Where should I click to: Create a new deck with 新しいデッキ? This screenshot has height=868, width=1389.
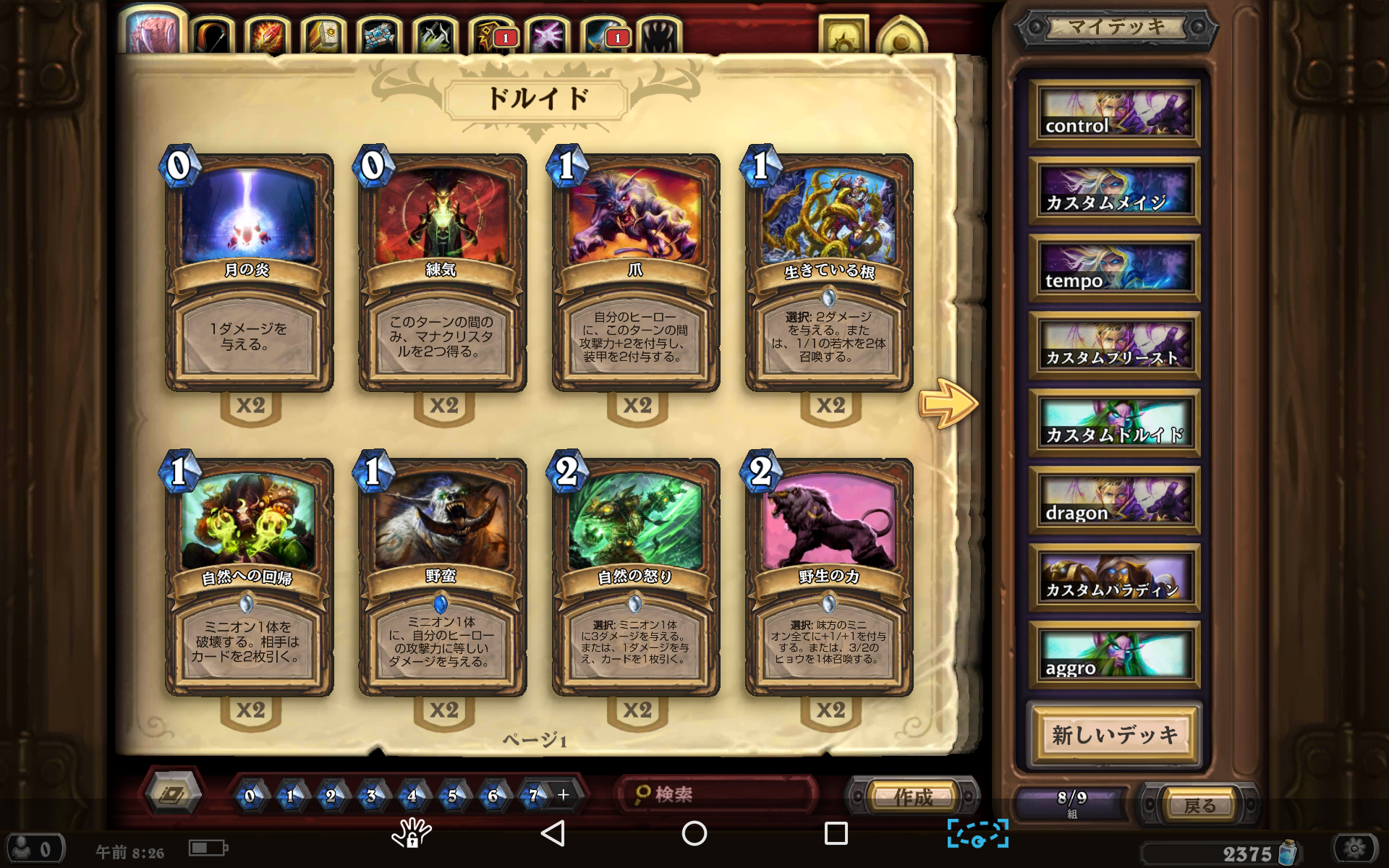(x=1114, y=735)
